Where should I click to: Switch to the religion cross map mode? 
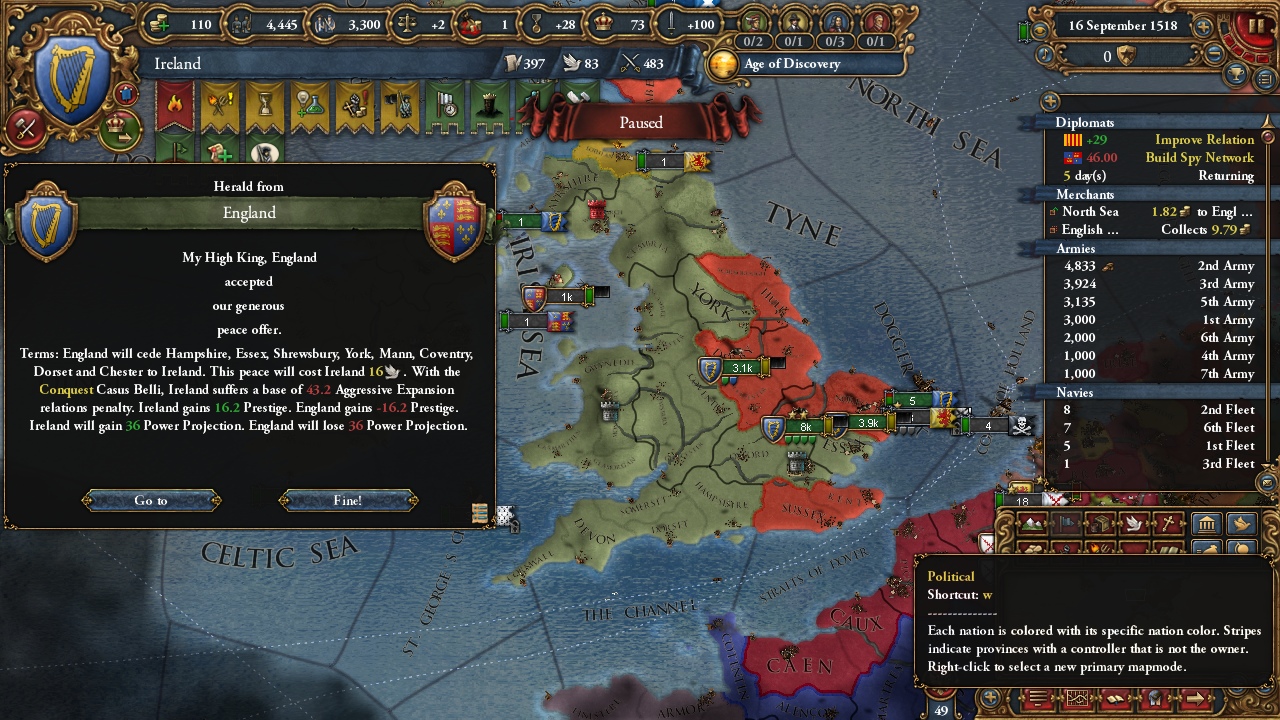tap(1168, 524)
